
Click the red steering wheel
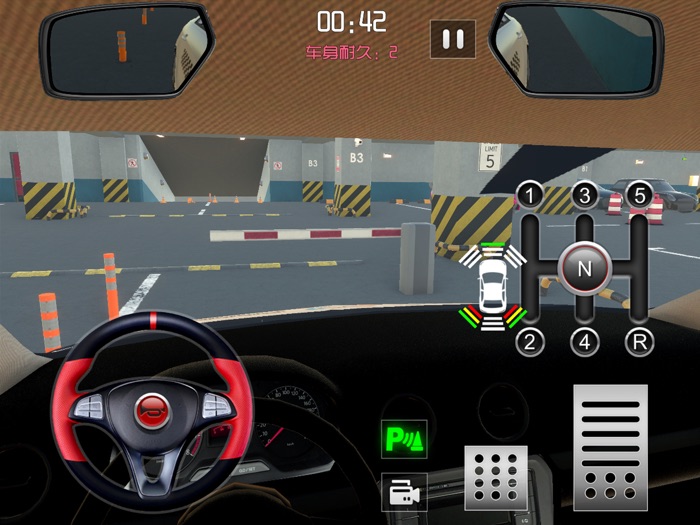[152, 408]
